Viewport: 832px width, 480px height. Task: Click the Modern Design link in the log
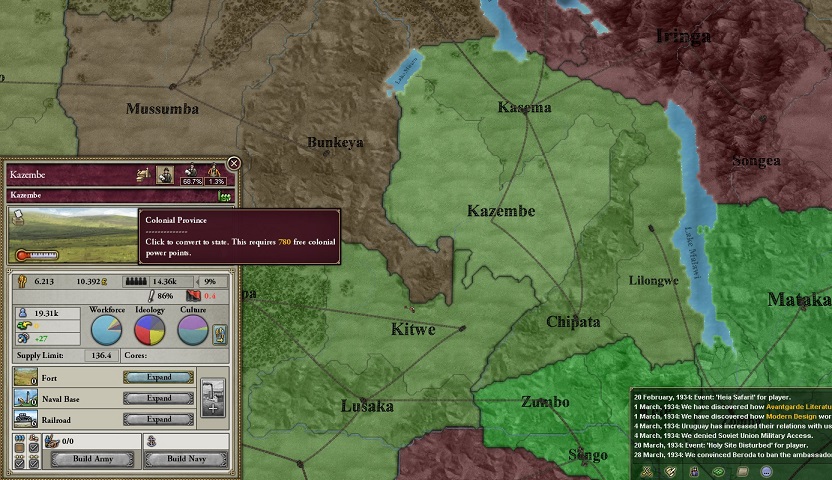[790, 415]
